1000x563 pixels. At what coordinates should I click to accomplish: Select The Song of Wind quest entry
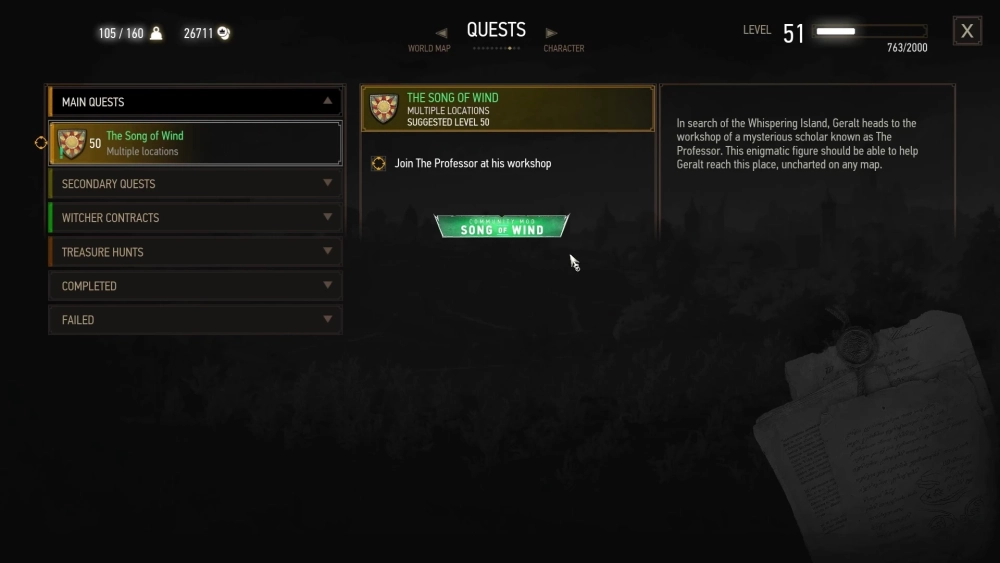click(195, 143)
